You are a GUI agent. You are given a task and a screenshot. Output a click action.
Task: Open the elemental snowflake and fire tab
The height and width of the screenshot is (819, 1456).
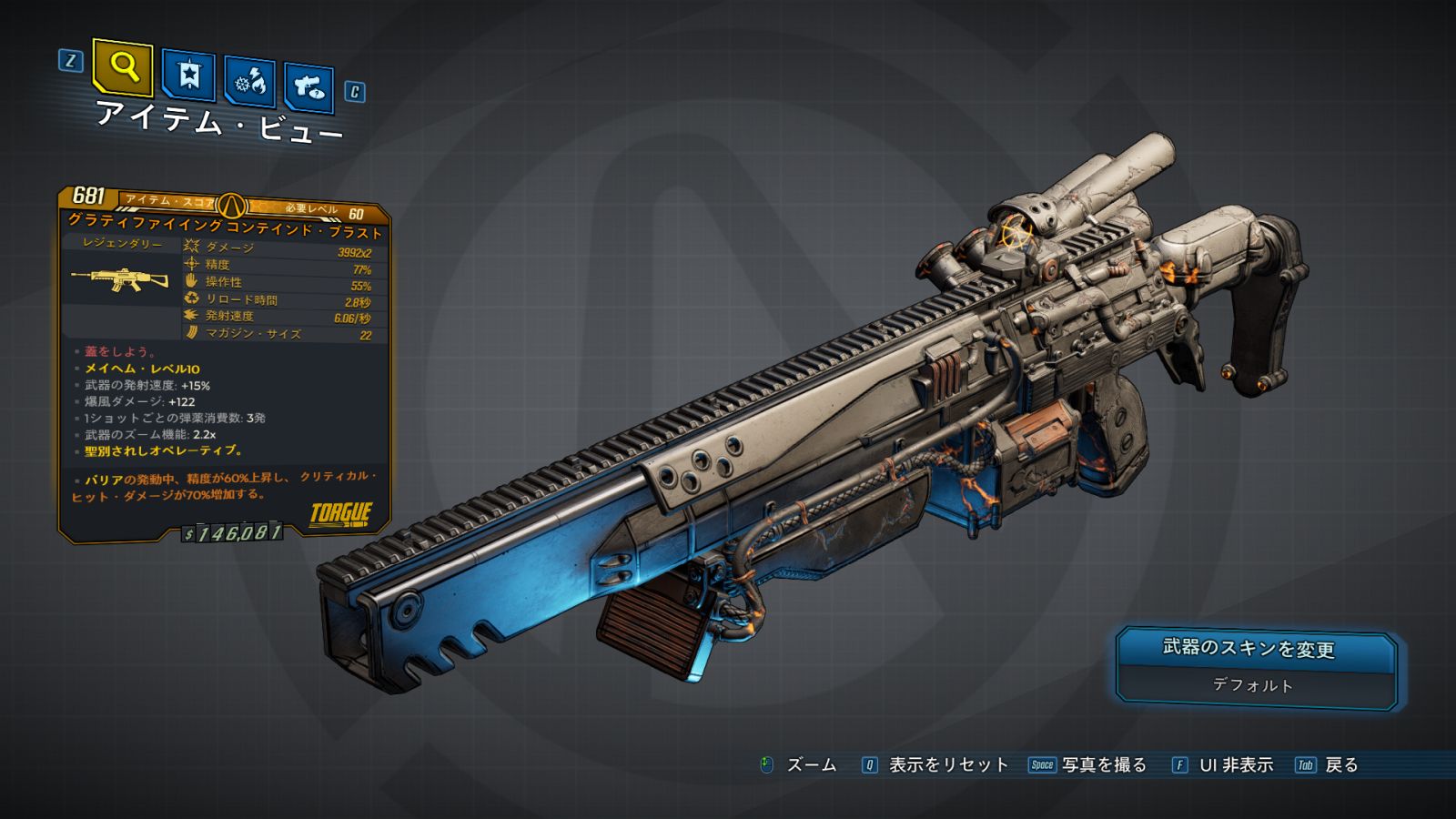249,83
